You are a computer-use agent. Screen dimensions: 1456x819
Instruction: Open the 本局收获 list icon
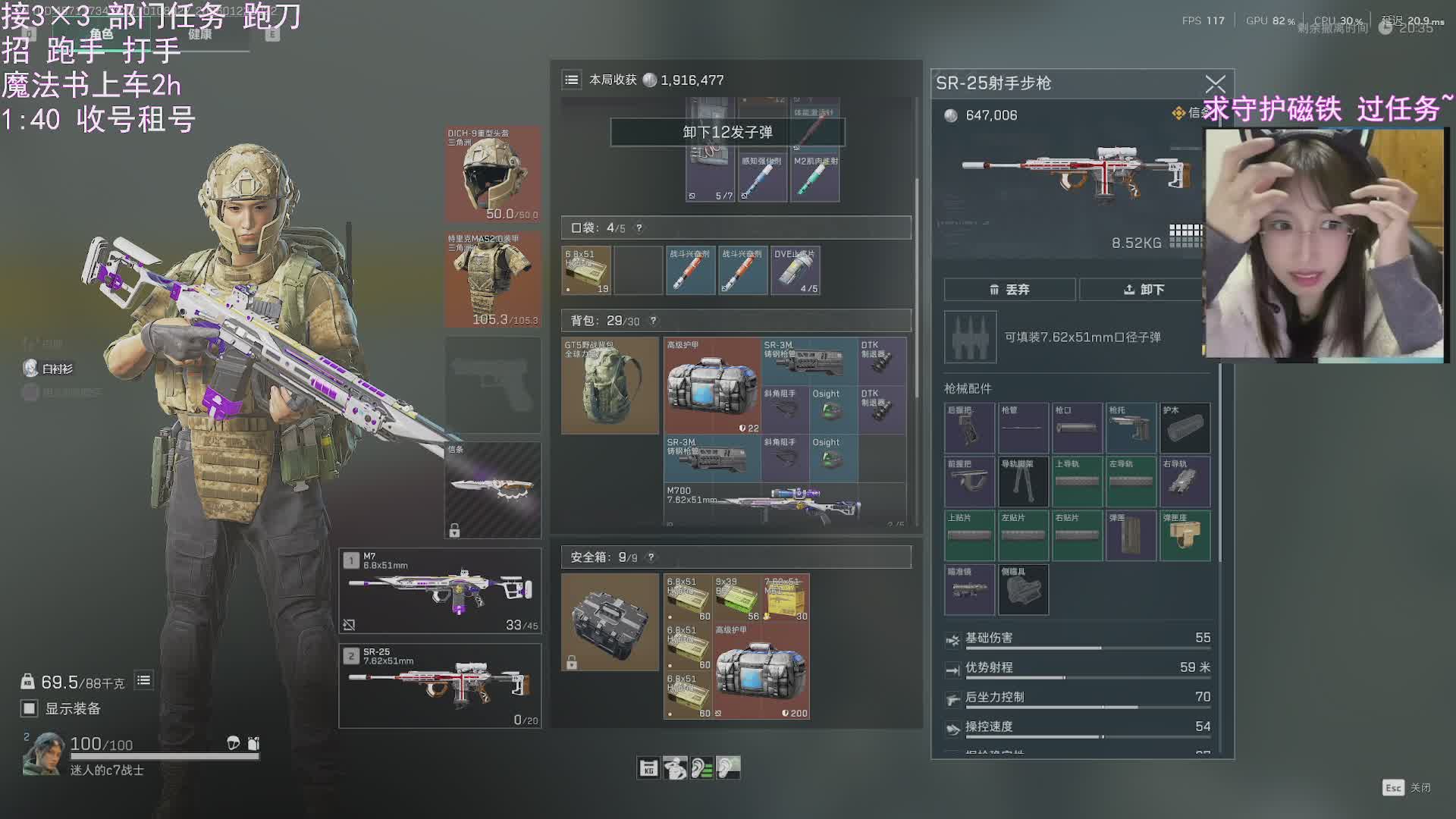tap(572, 80)
